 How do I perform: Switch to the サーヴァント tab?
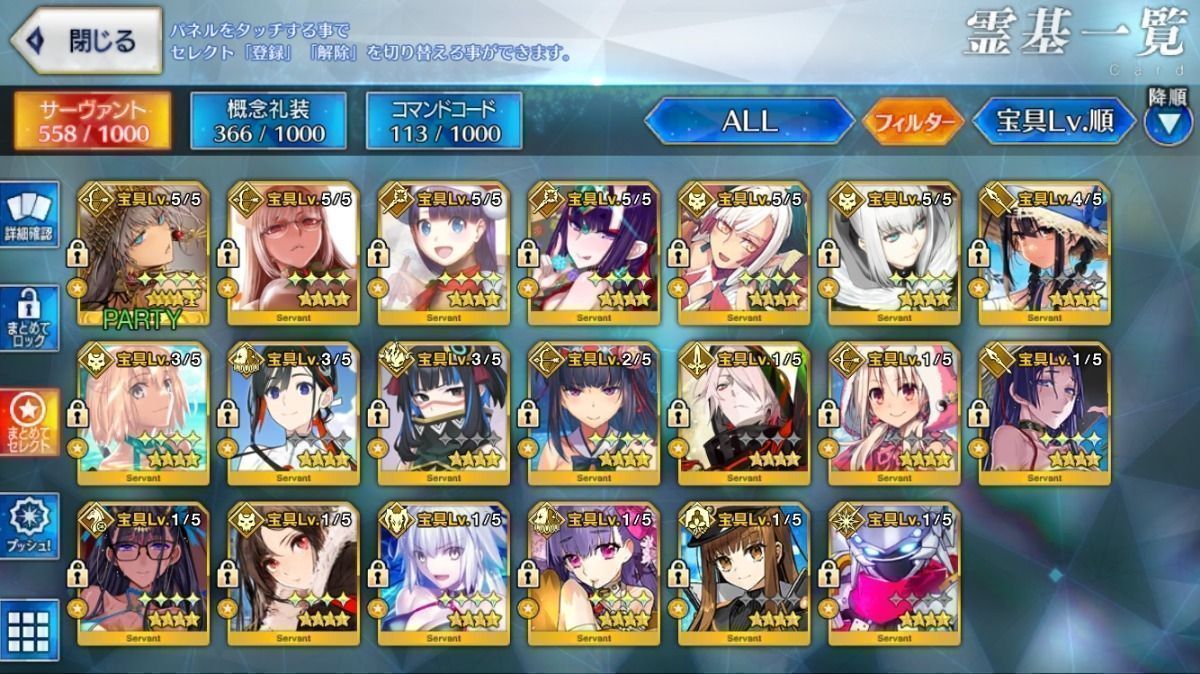coord(91,121)
